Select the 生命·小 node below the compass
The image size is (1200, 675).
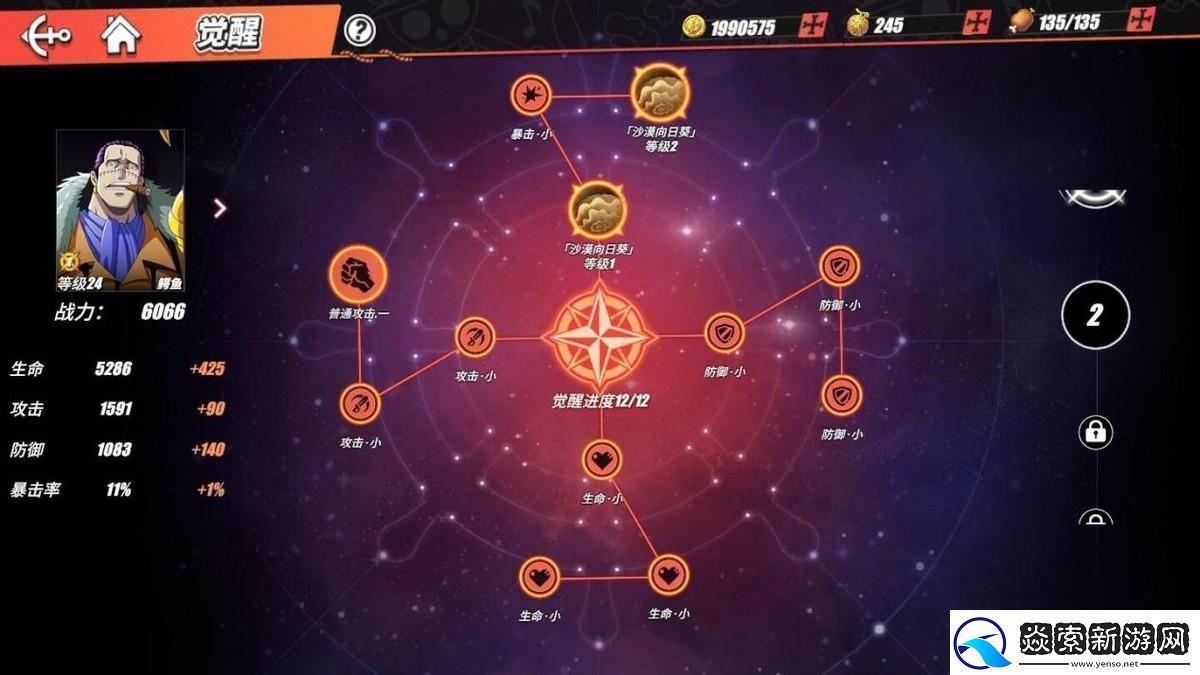(601, 460)
